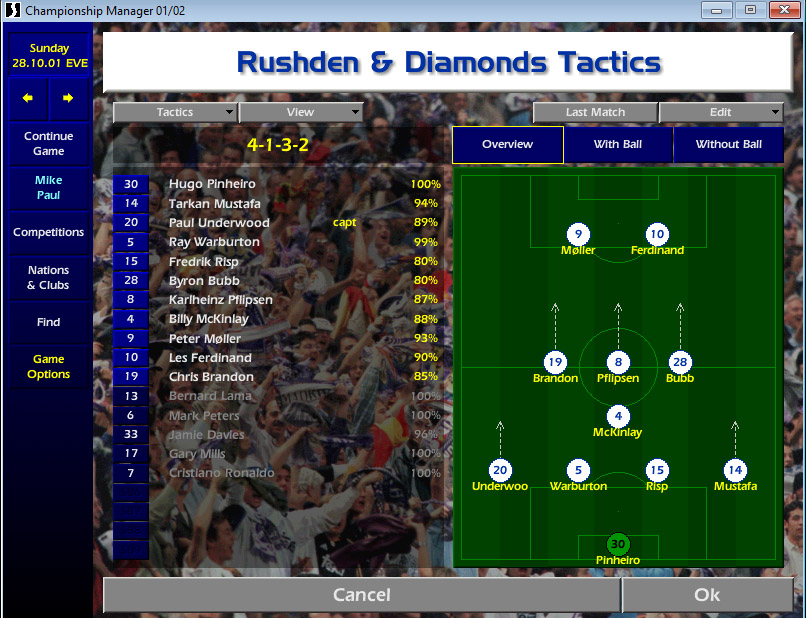Switch to the Without Ball tab

click(x=728, y=144)
